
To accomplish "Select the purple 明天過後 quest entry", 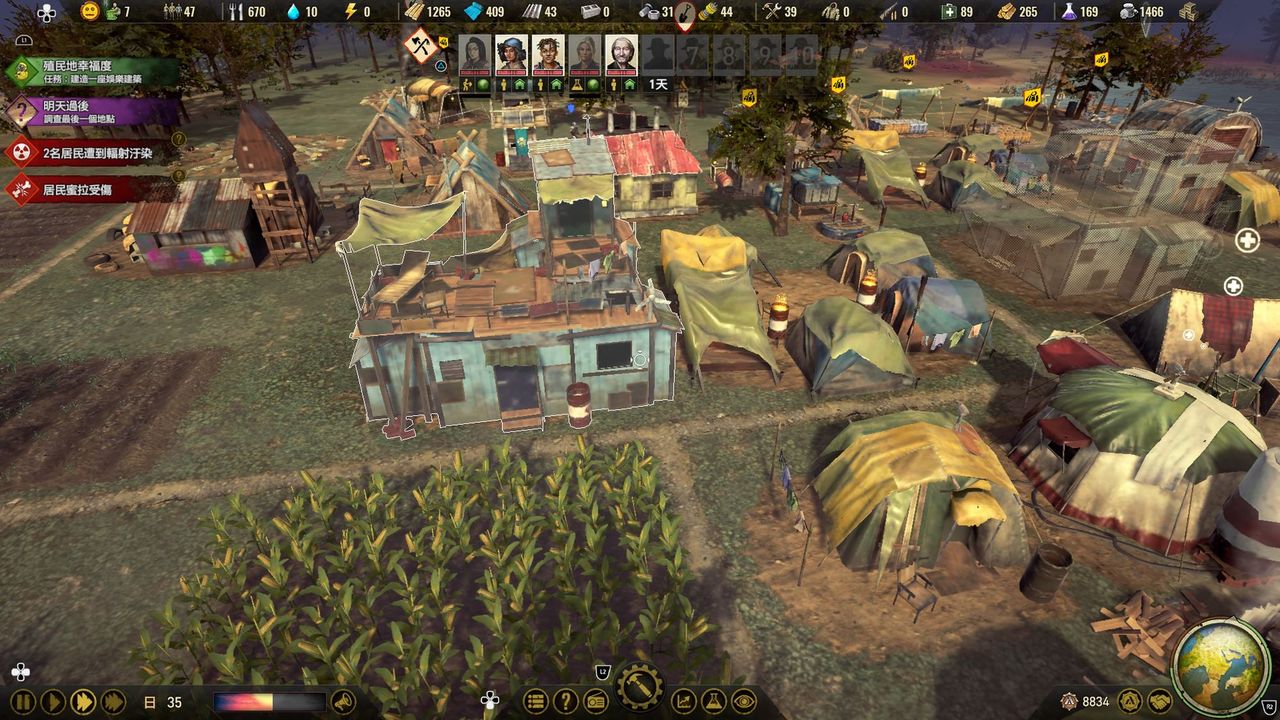I will coord(95,111).
